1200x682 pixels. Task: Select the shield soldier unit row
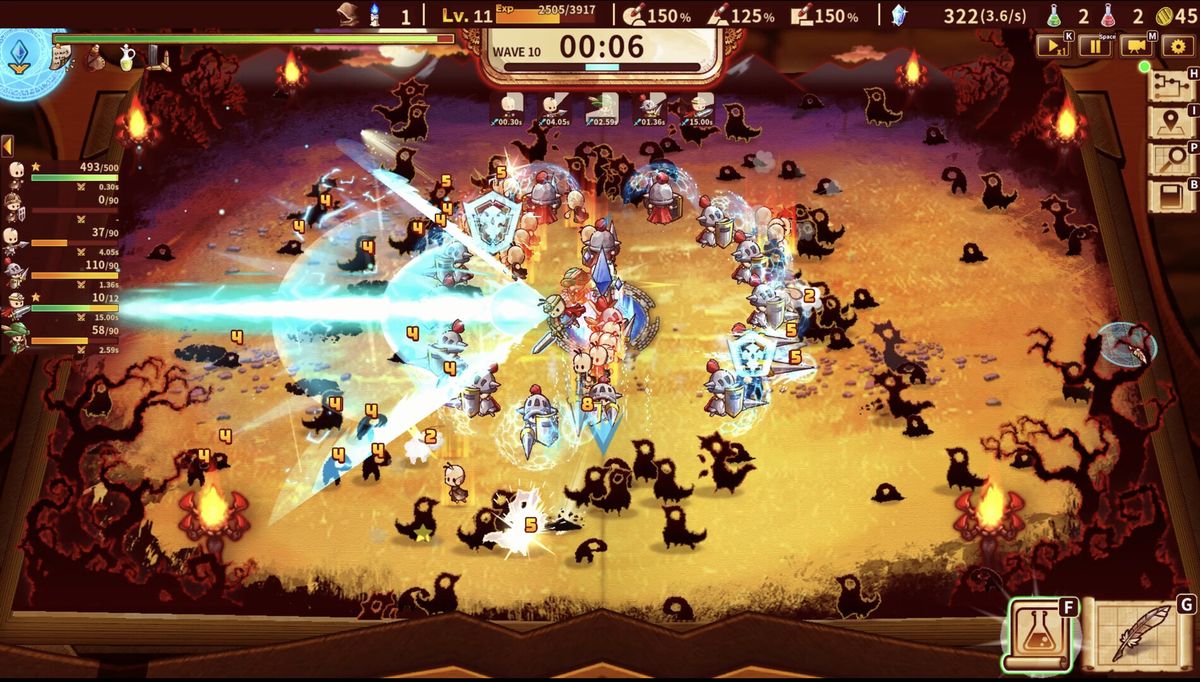[x=60, y=208]
